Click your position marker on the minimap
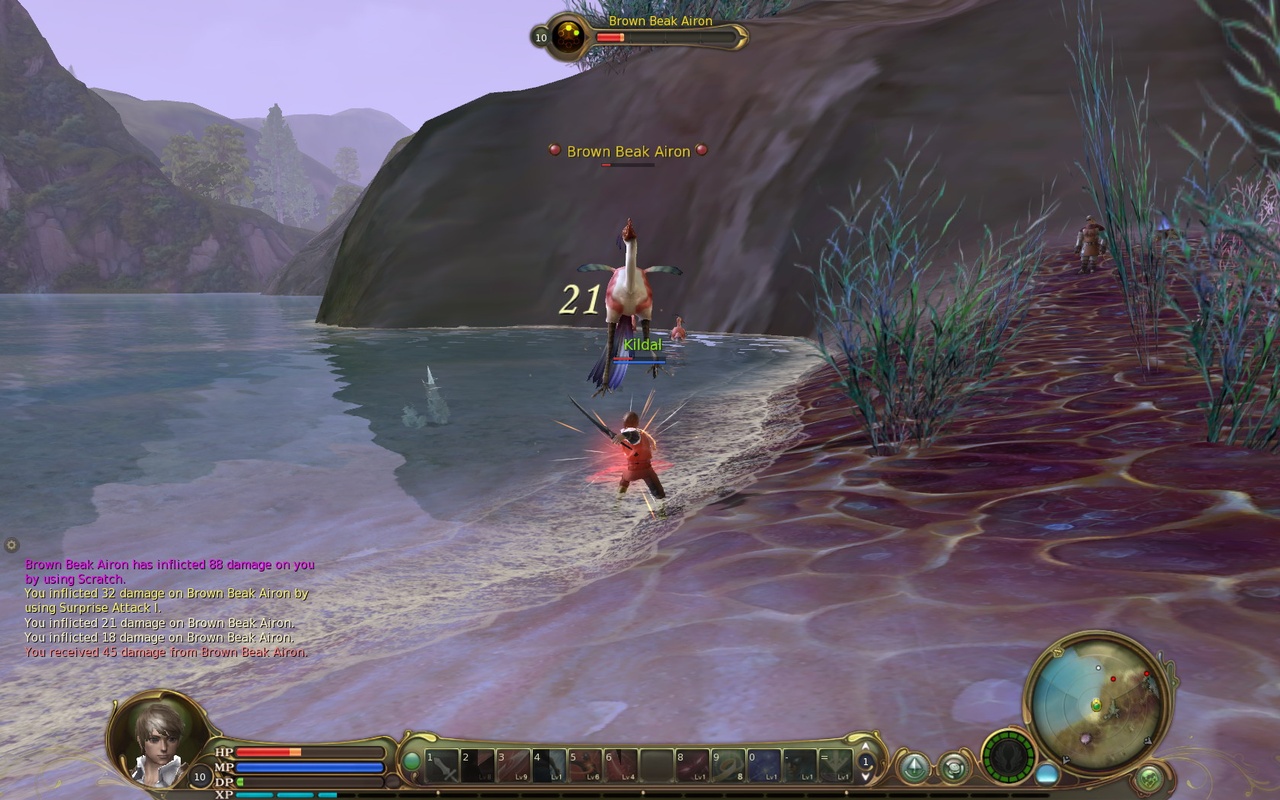The image size is (1280, 800). (1096, 704)
